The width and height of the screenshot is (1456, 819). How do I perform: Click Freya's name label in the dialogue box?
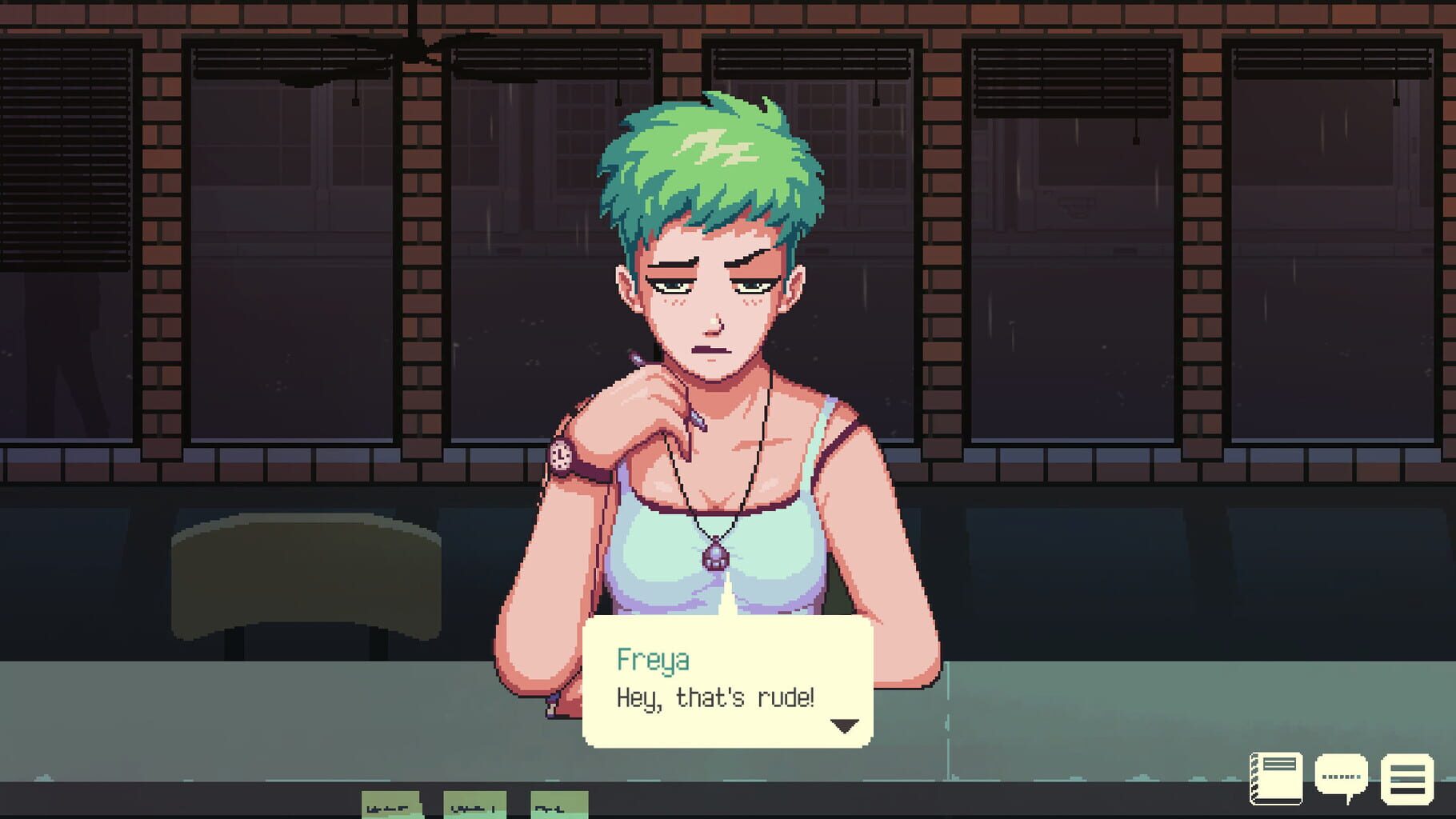pyautogui.click(x=655, y=661)
